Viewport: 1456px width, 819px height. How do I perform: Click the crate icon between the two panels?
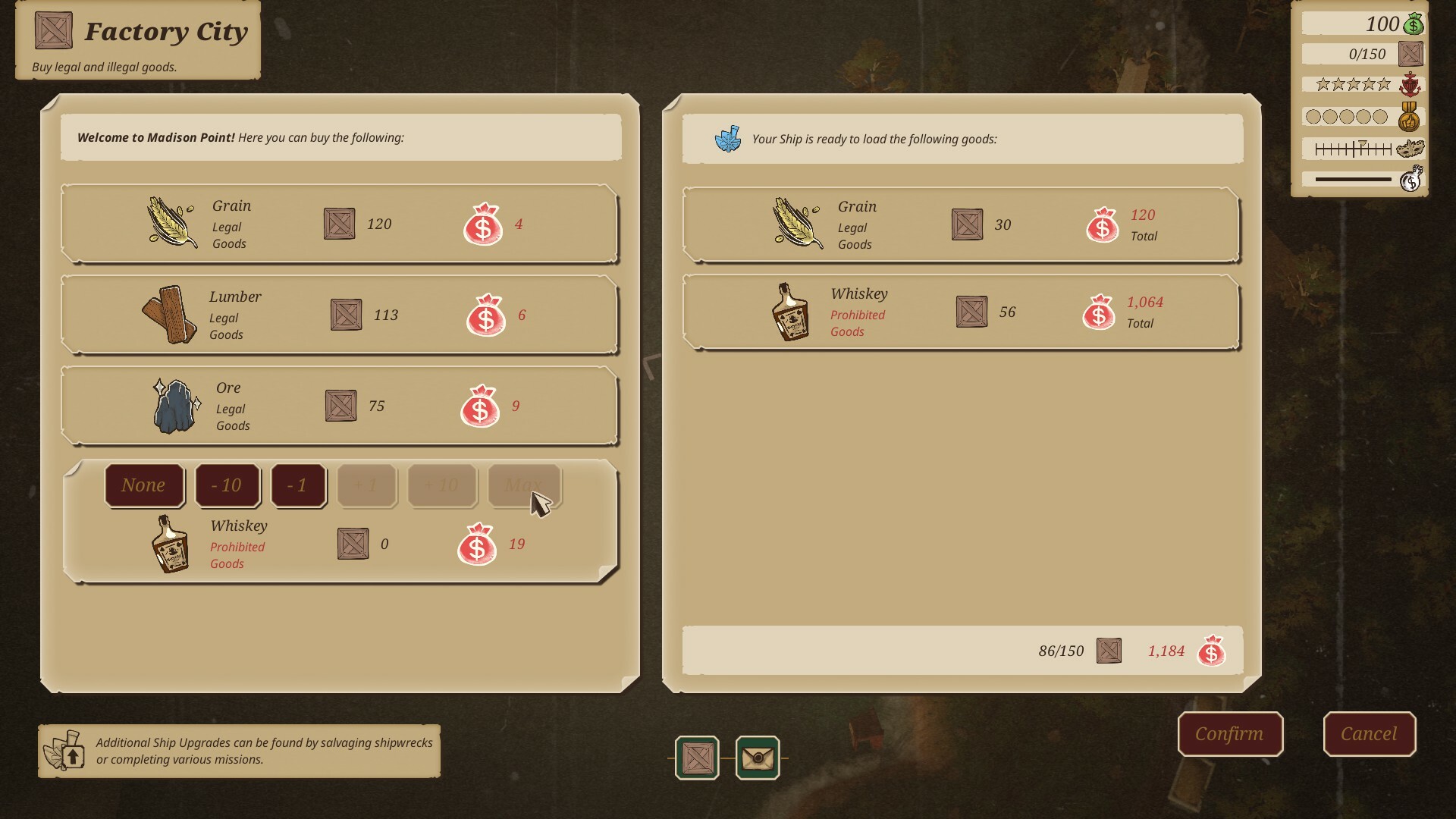pos(695,756)
